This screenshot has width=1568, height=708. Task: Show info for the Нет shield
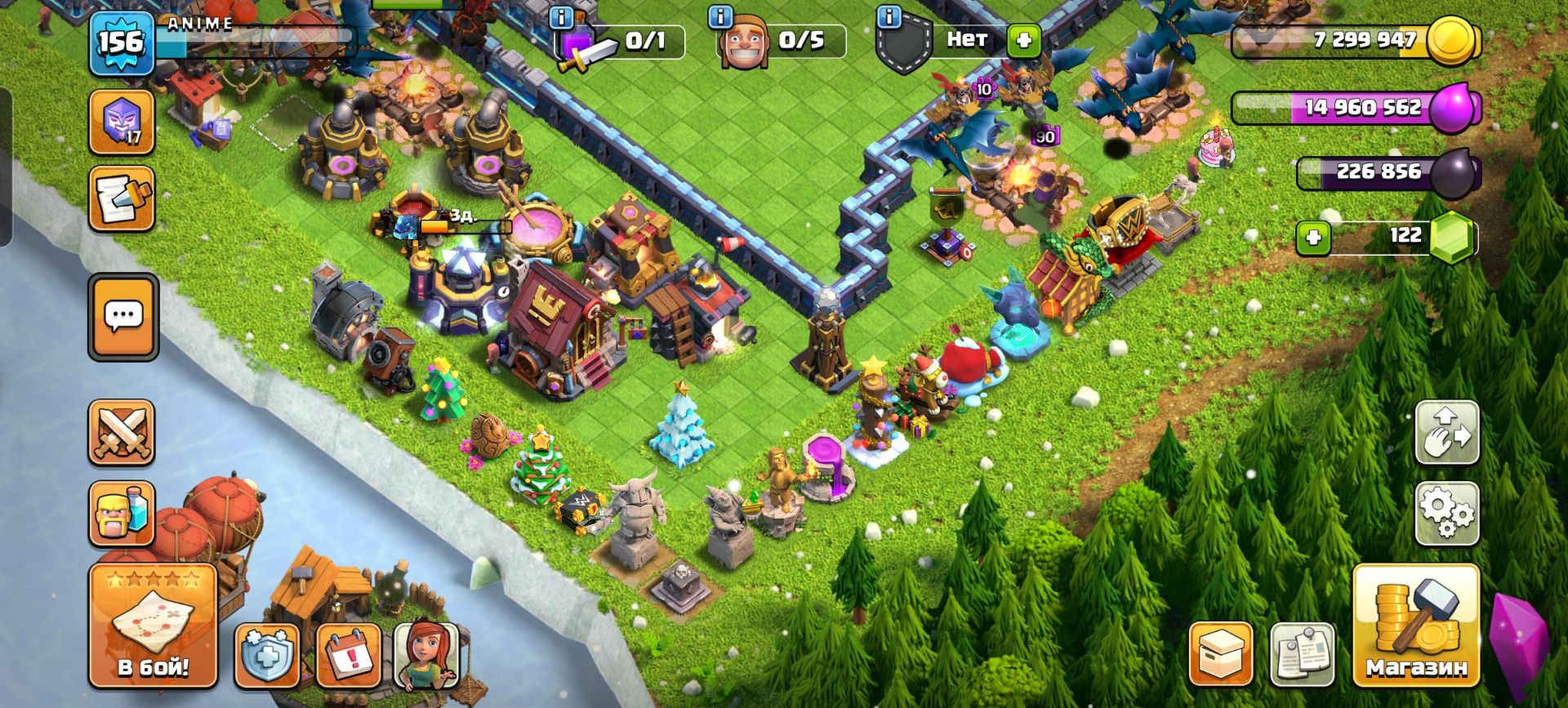889,16
